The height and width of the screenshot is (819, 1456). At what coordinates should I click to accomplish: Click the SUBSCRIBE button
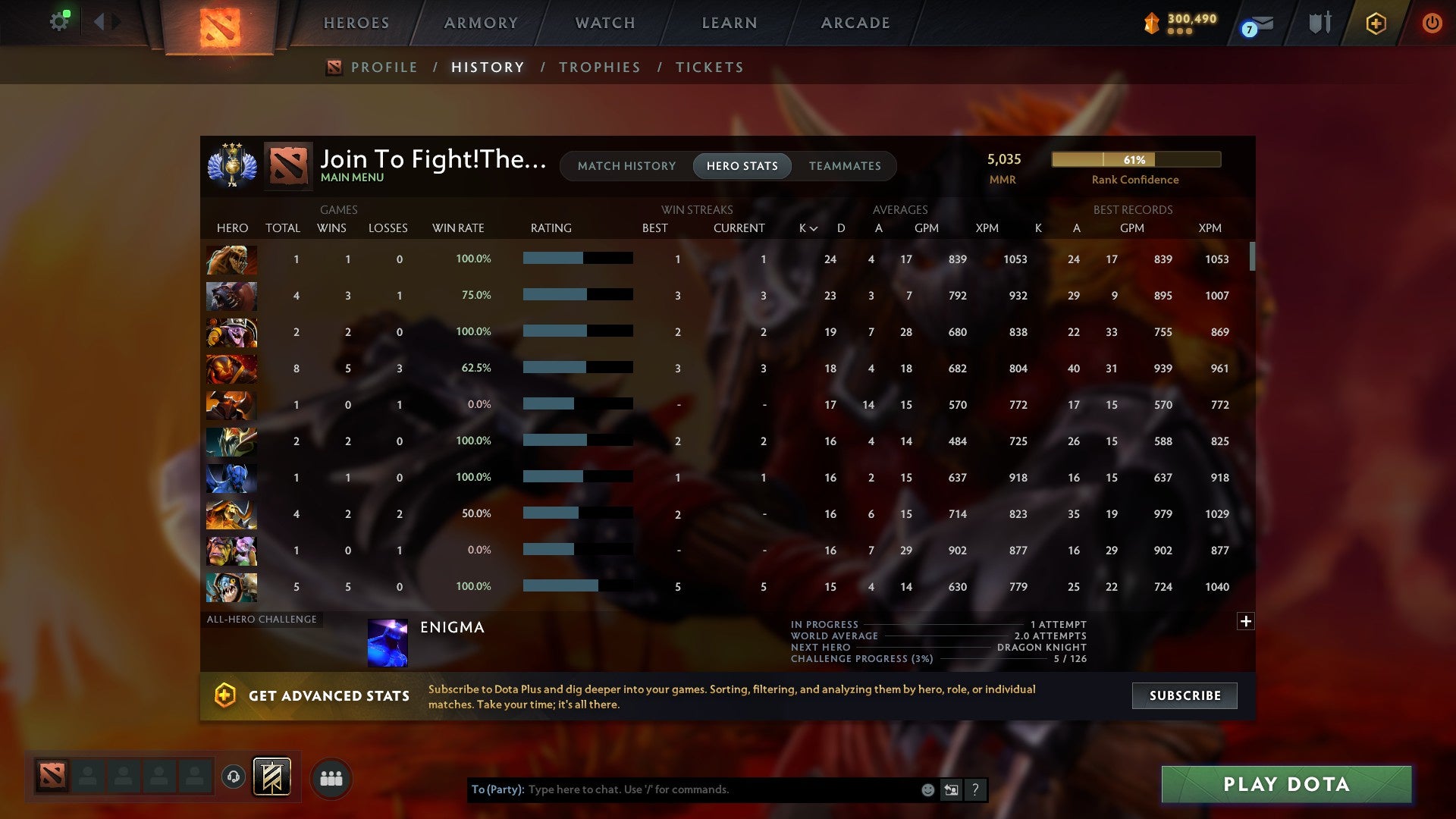coord(1184,695)
